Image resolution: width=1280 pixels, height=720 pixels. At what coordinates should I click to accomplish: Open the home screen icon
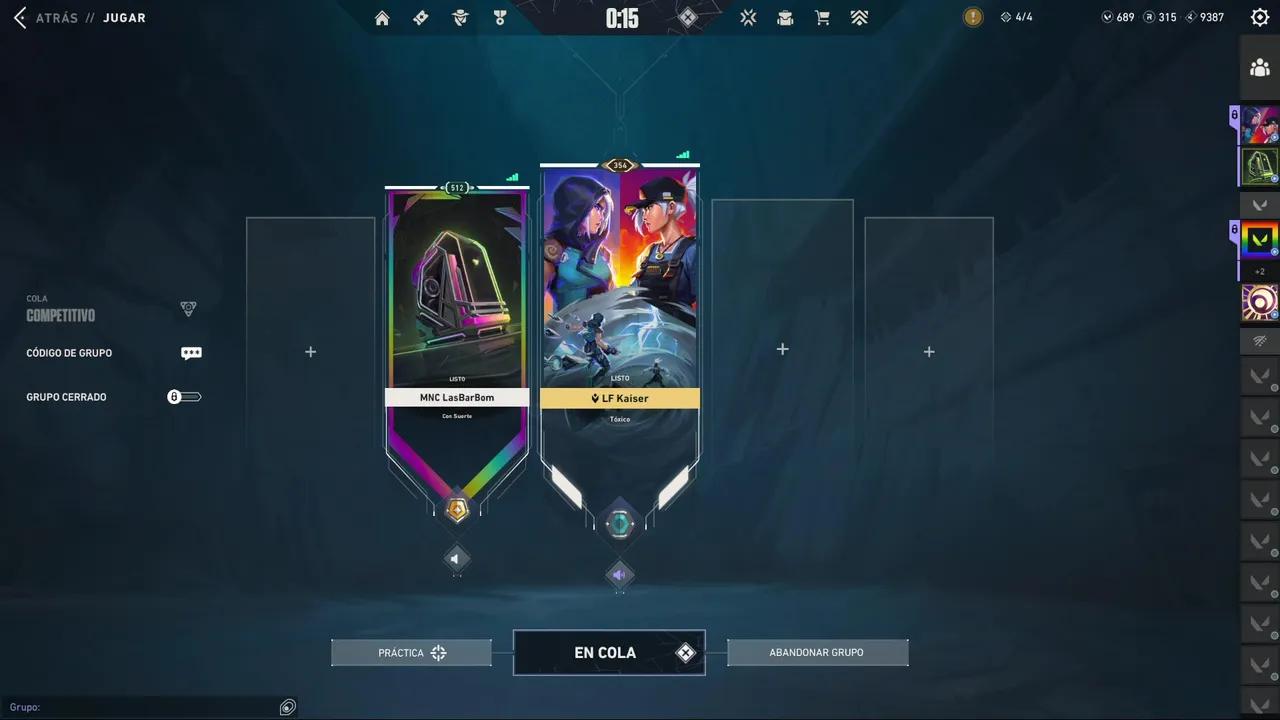(x=382, y=17)
